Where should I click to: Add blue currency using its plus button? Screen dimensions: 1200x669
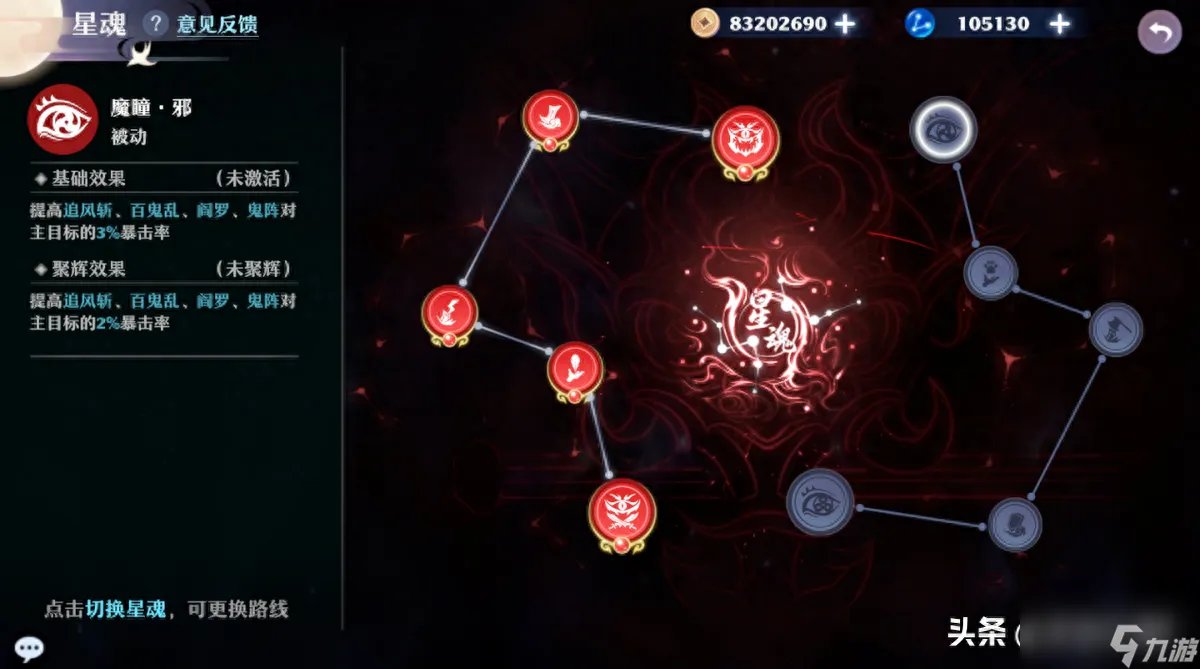pos(1059,23)
